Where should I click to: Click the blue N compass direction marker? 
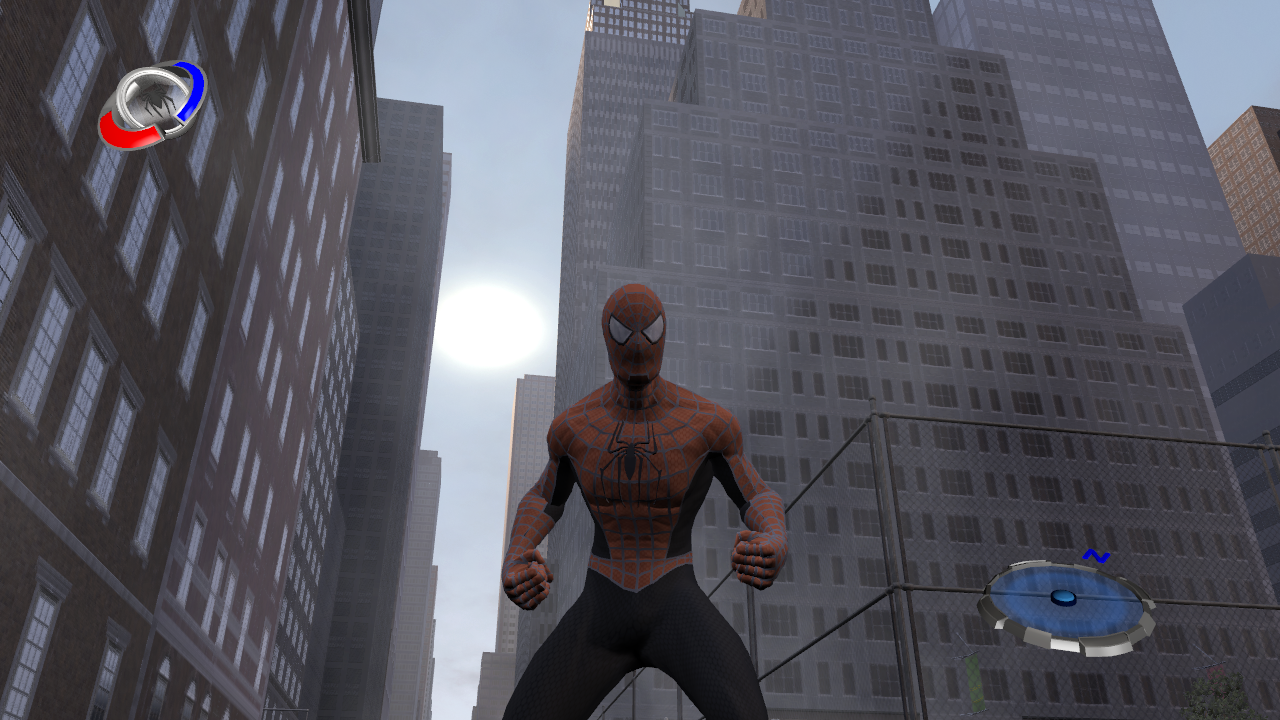(1097, 554)
